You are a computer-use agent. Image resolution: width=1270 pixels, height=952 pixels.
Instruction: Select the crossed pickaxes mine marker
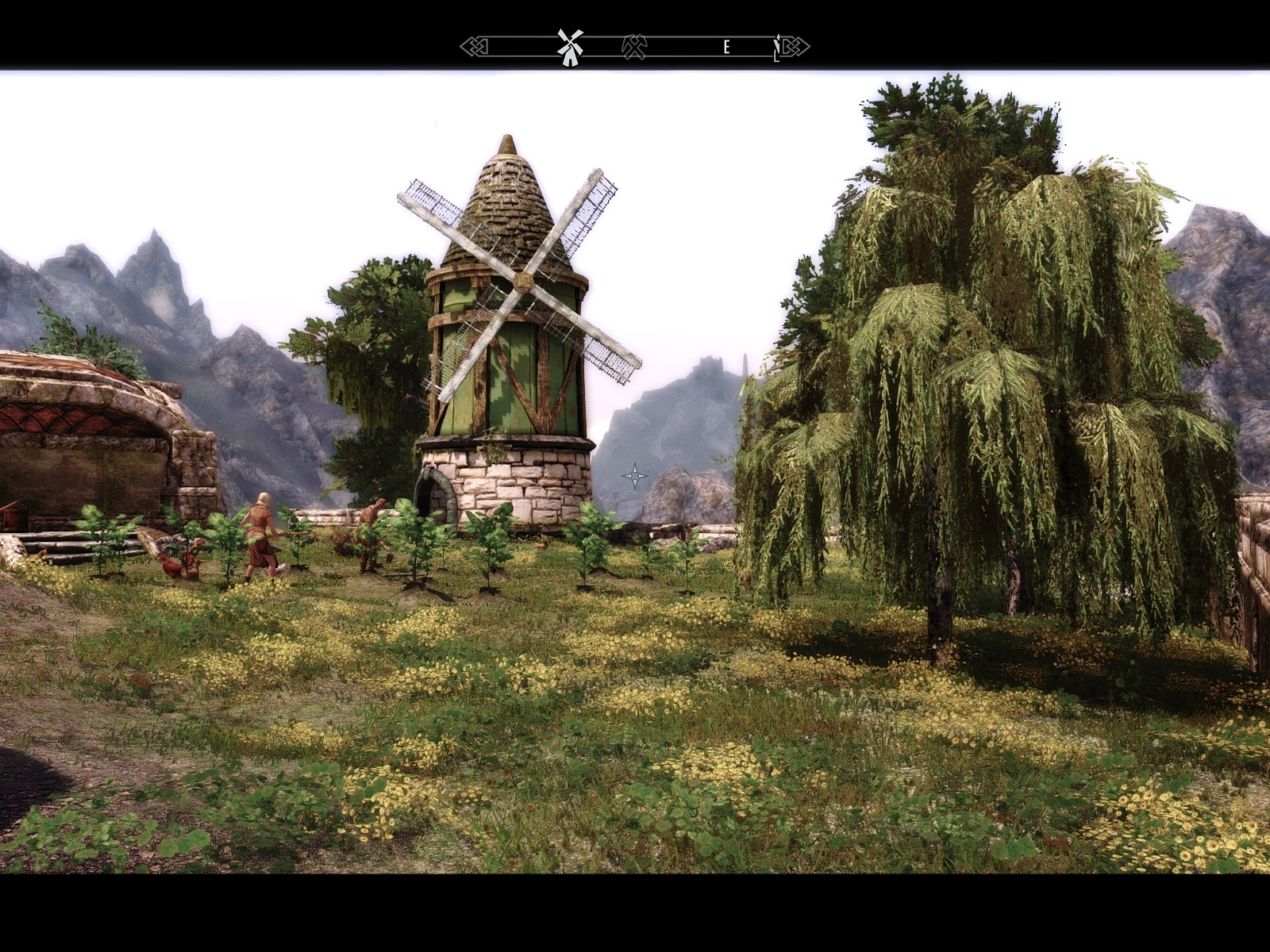point(637,47)
